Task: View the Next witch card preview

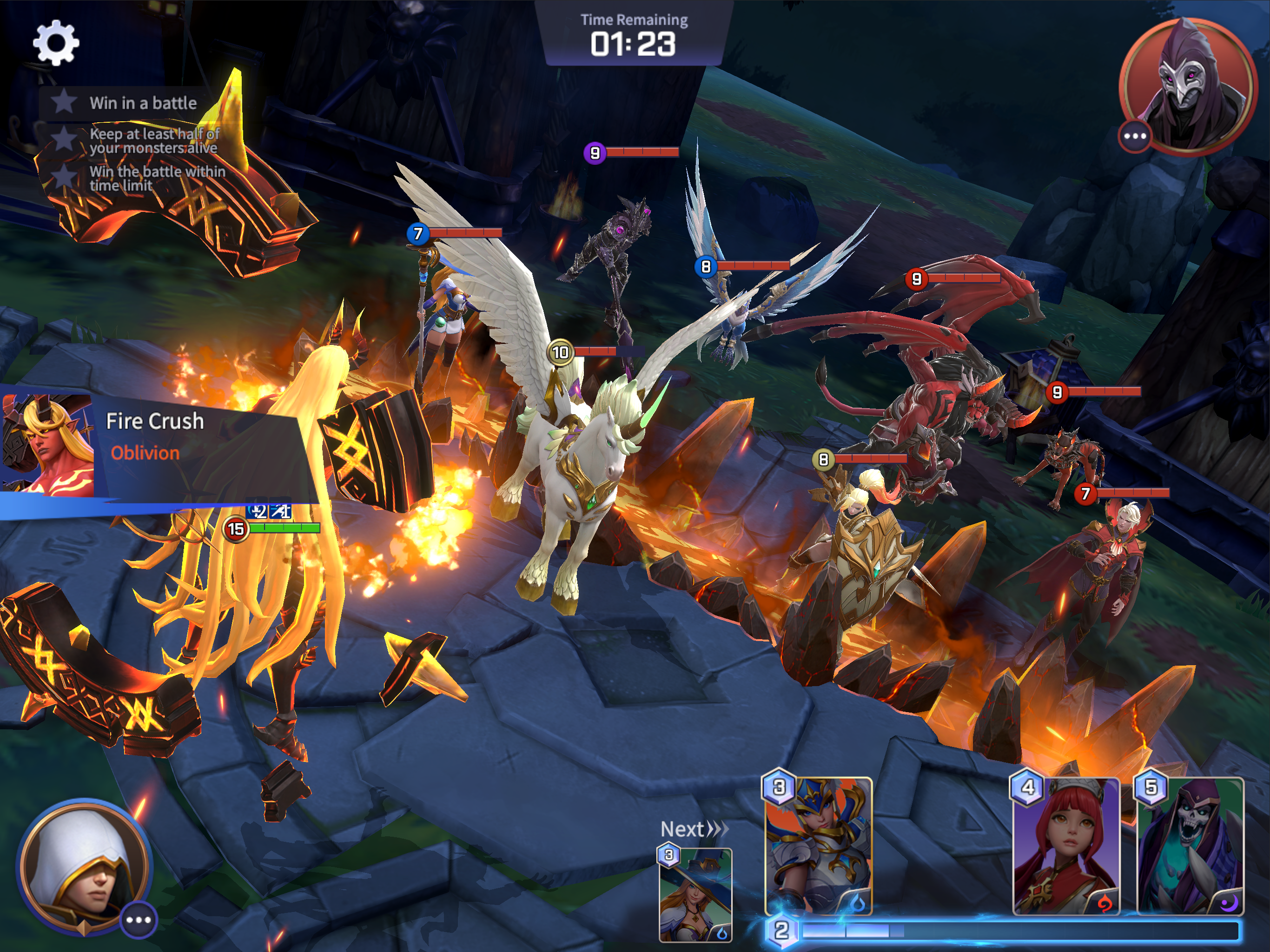Action: [x=695, y=894]
